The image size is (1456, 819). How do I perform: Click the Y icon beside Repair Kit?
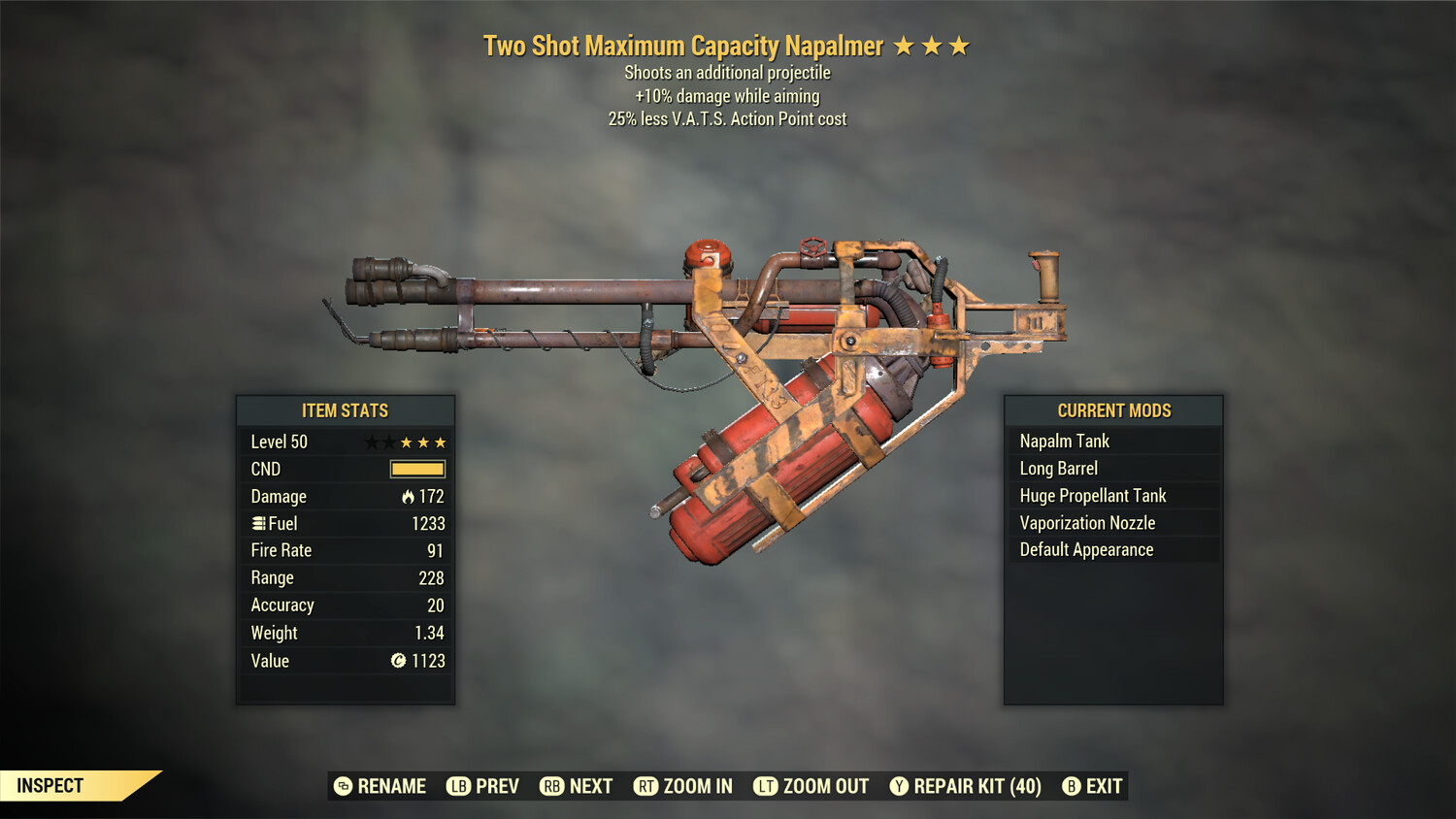[898, 786]
